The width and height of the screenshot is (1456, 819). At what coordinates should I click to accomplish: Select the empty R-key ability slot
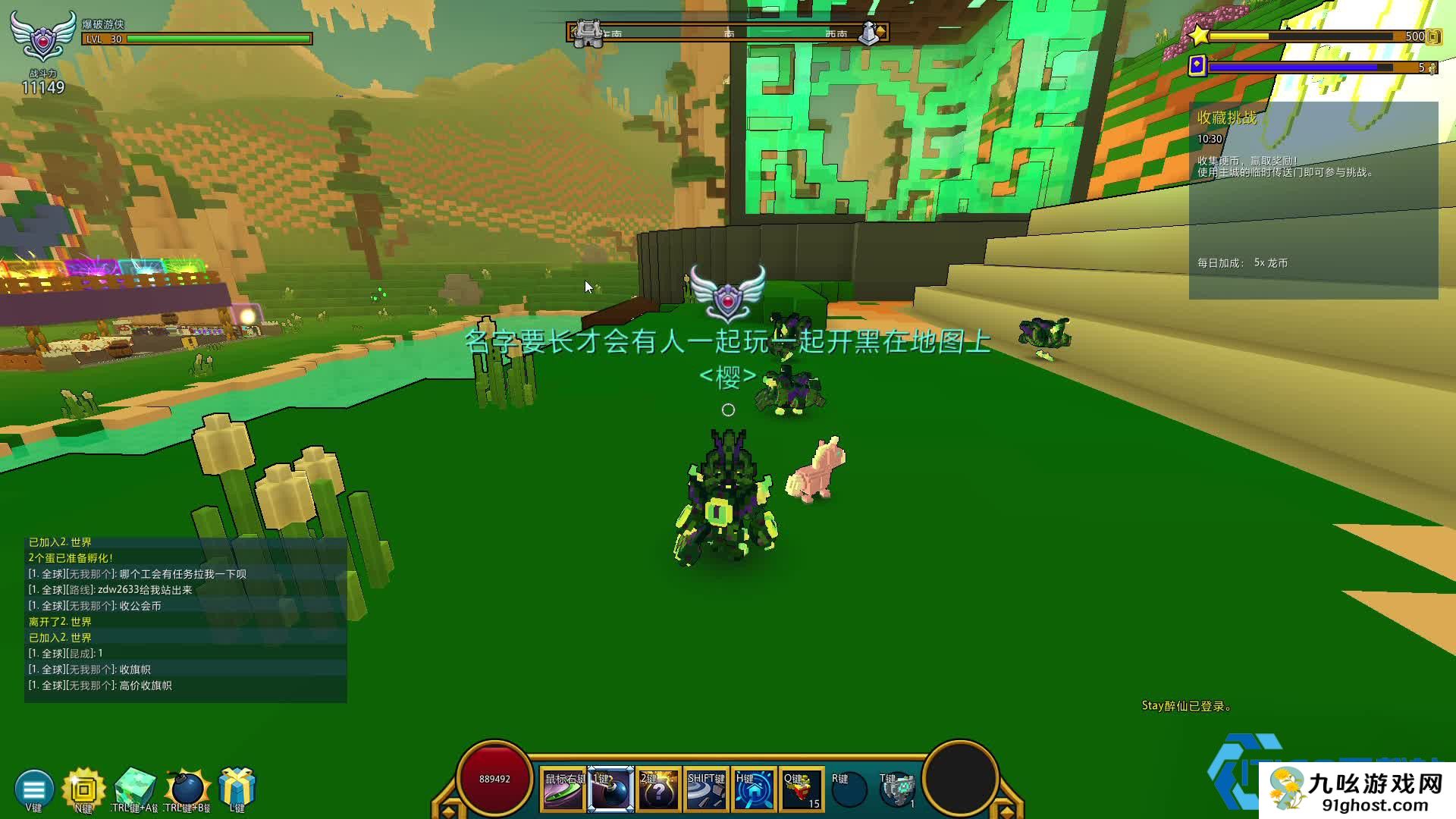pos(849,790)
